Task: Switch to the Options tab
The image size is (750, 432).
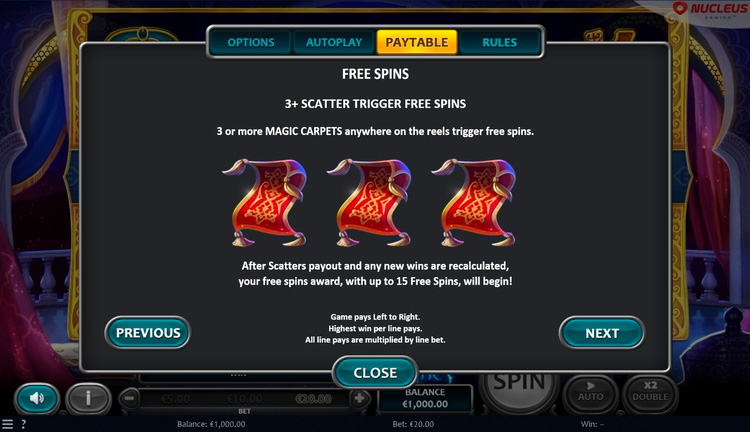Action: click(250, 42)
